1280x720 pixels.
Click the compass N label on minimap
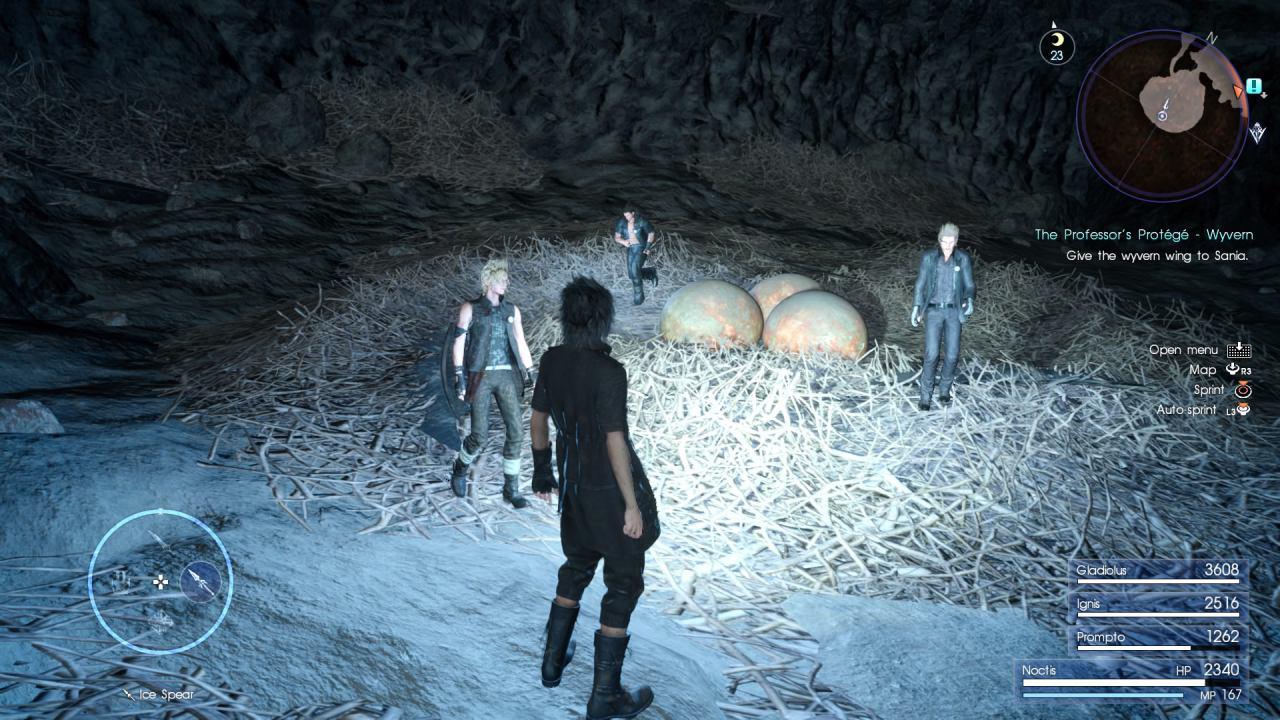pyautogui.click(x=1212, y=38)
